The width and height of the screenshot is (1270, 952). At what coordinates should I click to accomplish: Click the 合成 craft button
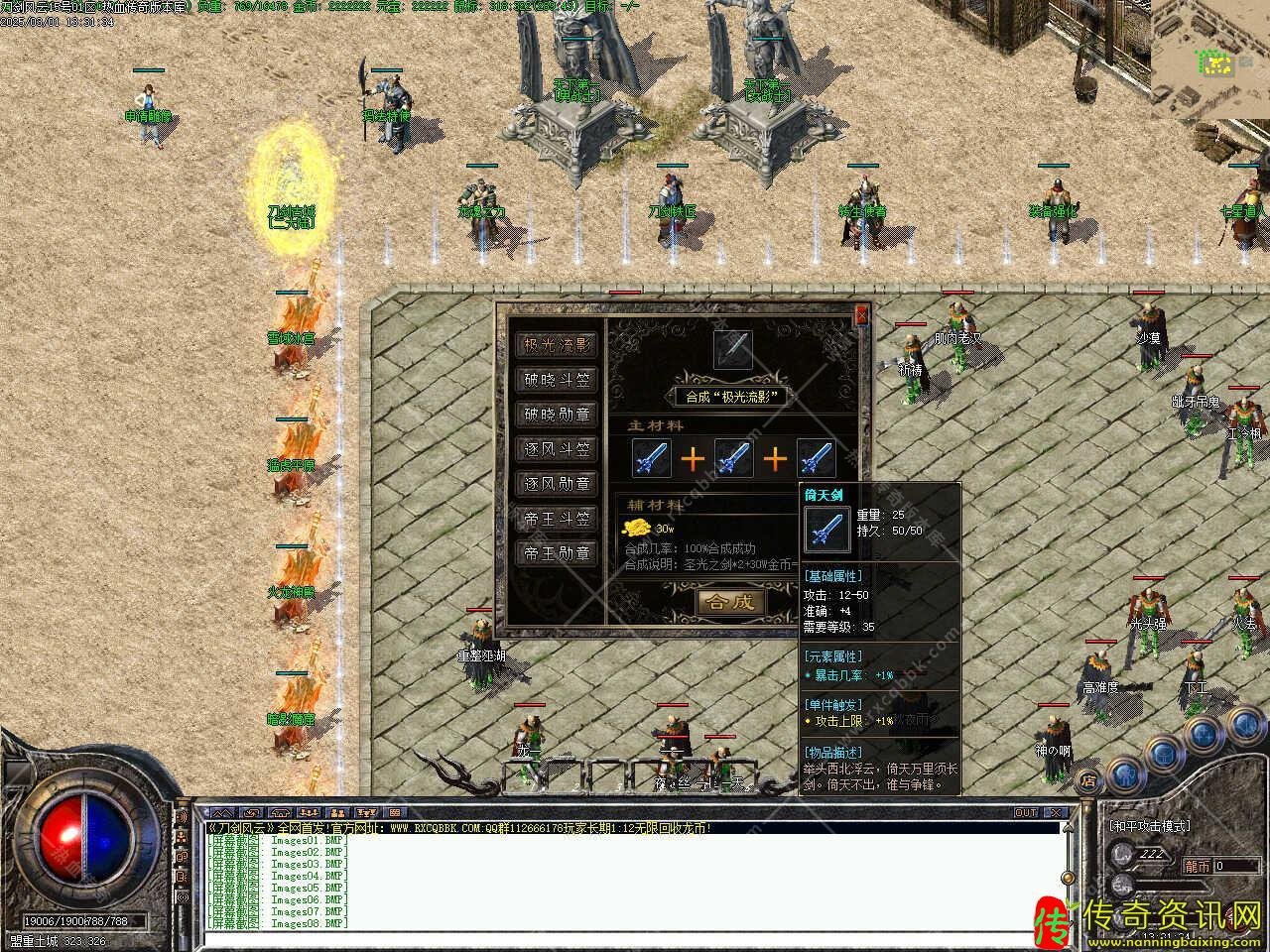pos(730,601)
